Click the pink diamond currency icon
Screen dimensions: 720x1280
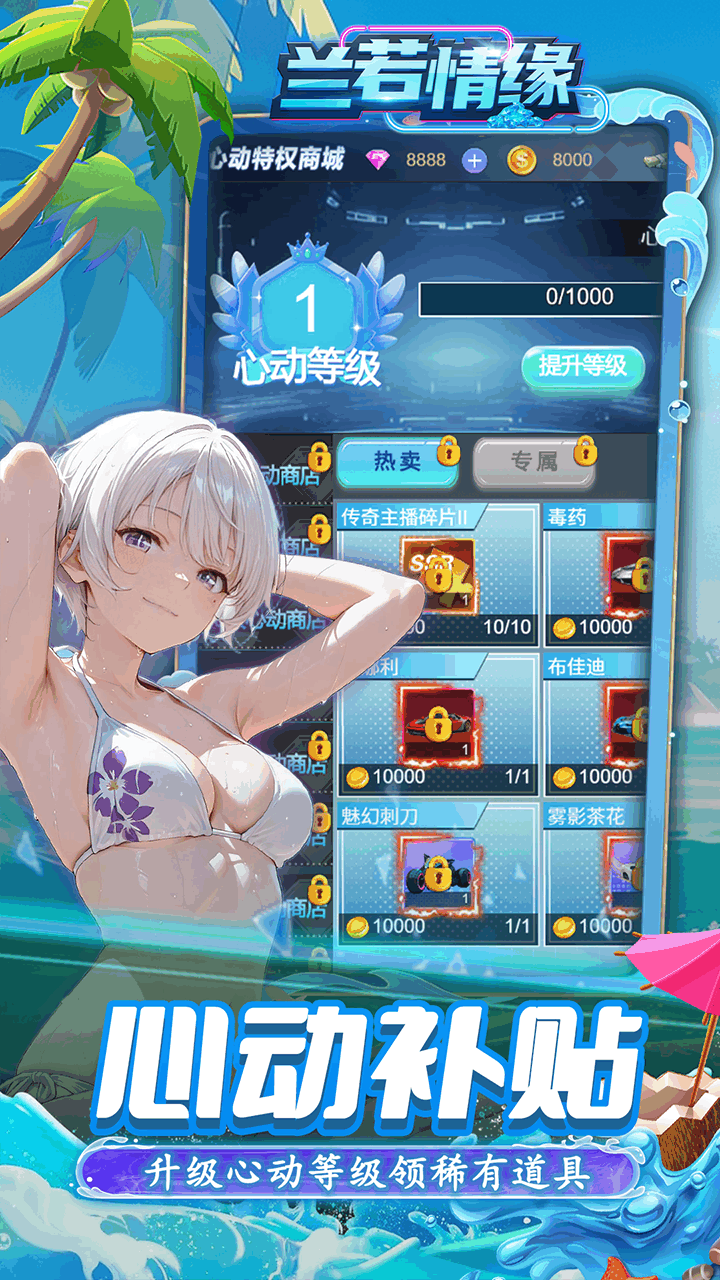380,160
